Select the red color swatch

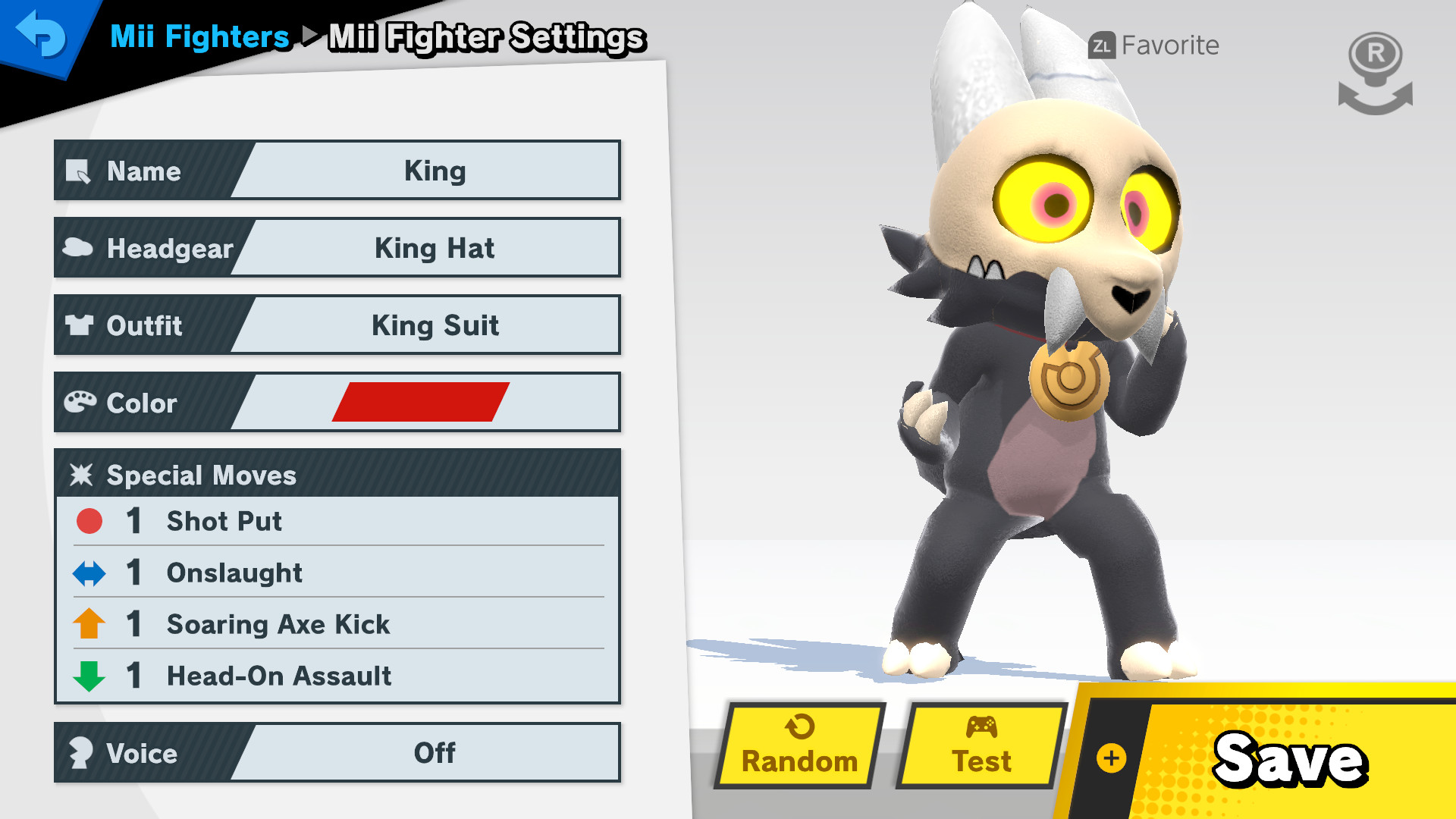click(x=421, y=403)
